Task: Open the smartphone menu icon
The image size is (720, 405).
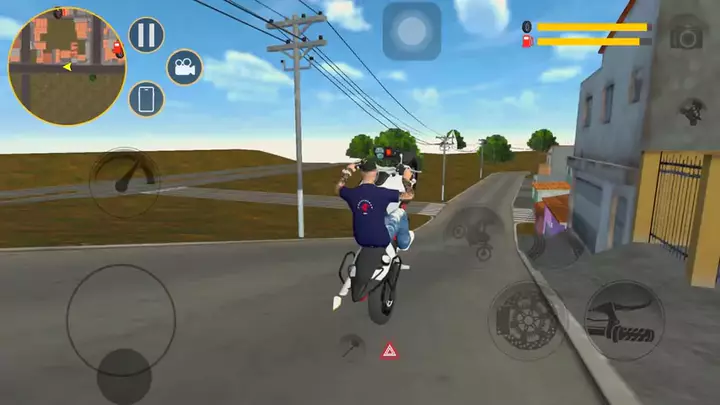Action: pyautogui.click(x=146, y=99)
